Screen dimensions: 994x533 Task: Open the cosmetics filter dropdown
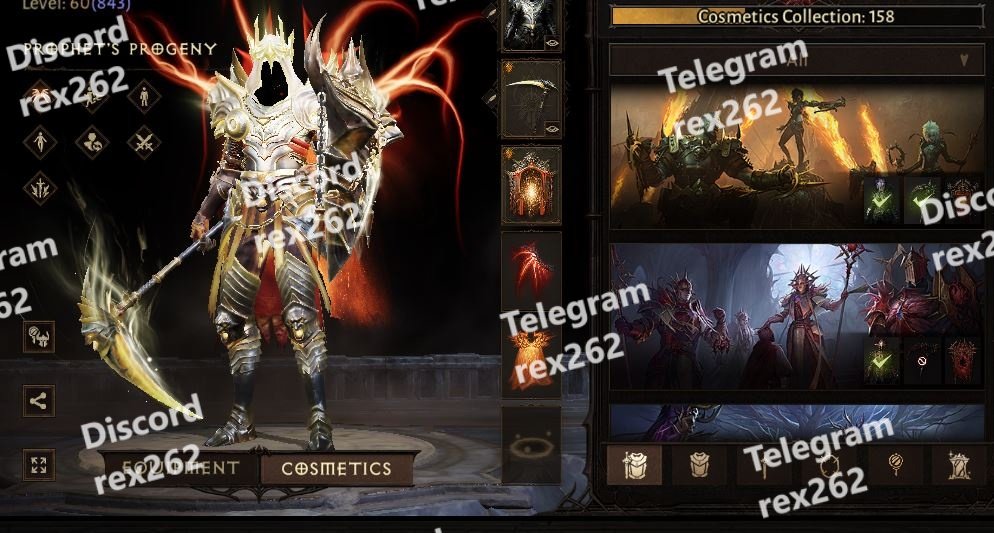[796, 60]
